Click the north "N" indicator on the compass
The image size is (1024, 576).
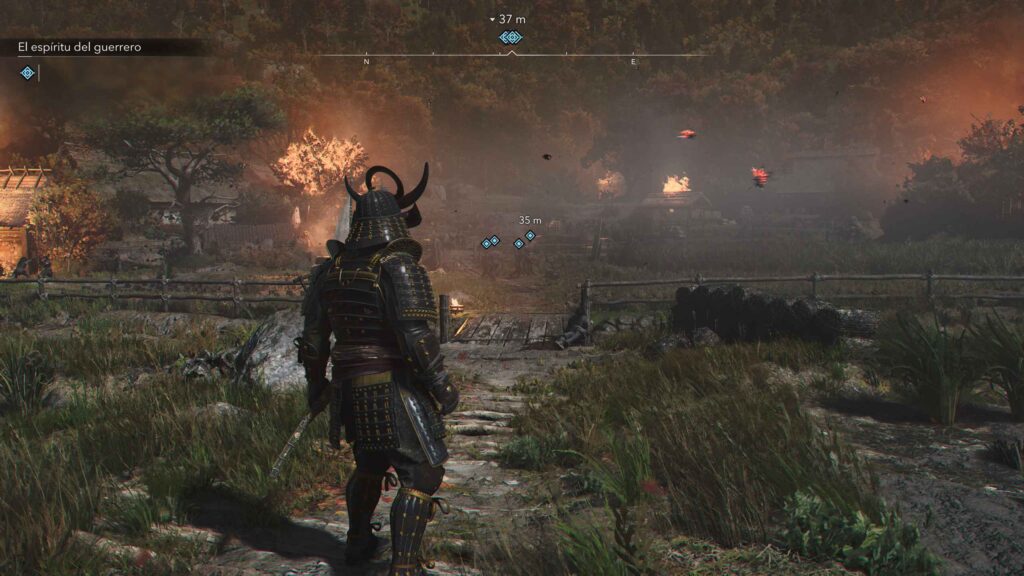pos(367,62)
